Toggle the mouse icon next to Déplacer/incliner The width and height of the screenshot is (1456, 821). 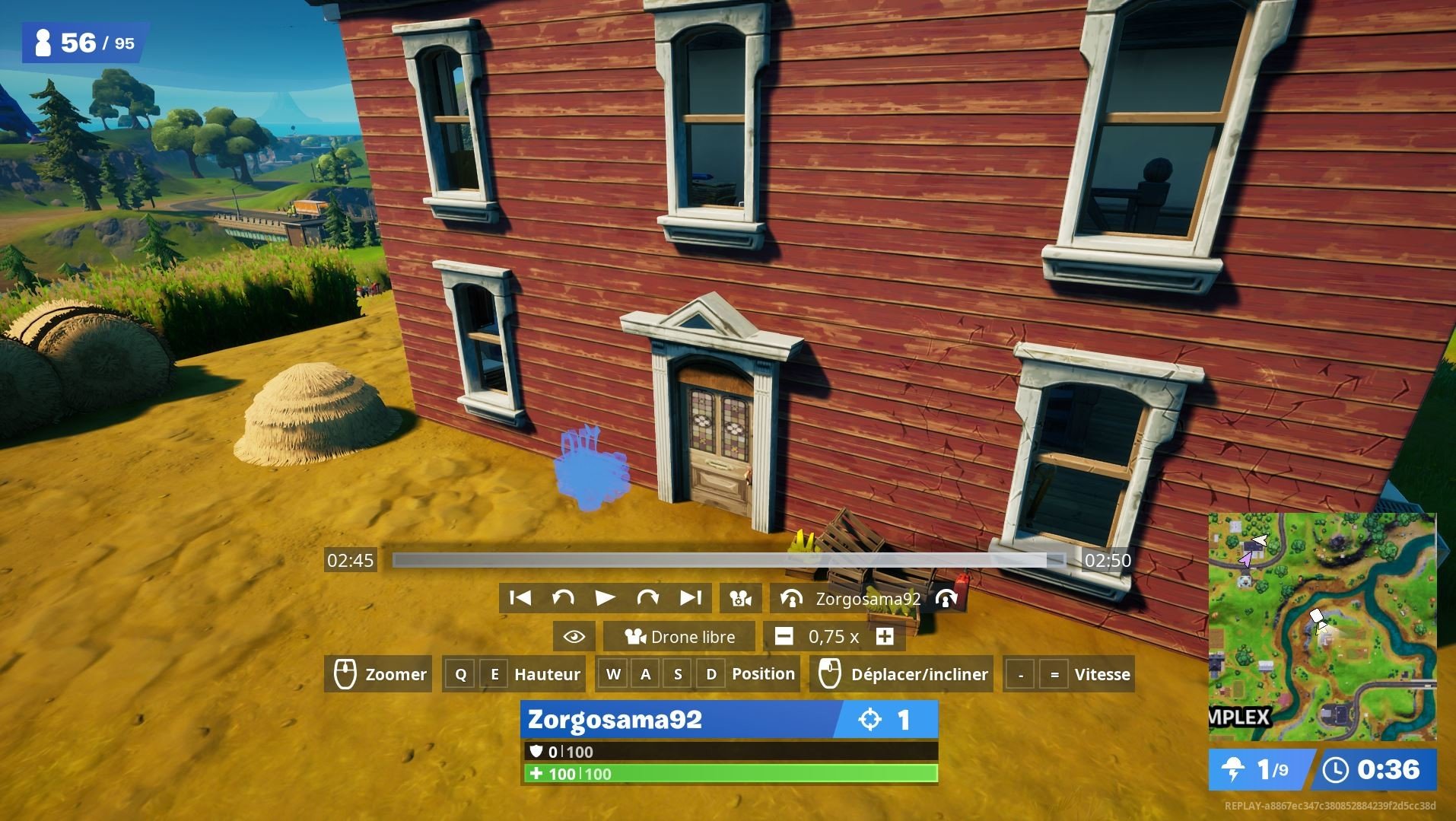828,673
